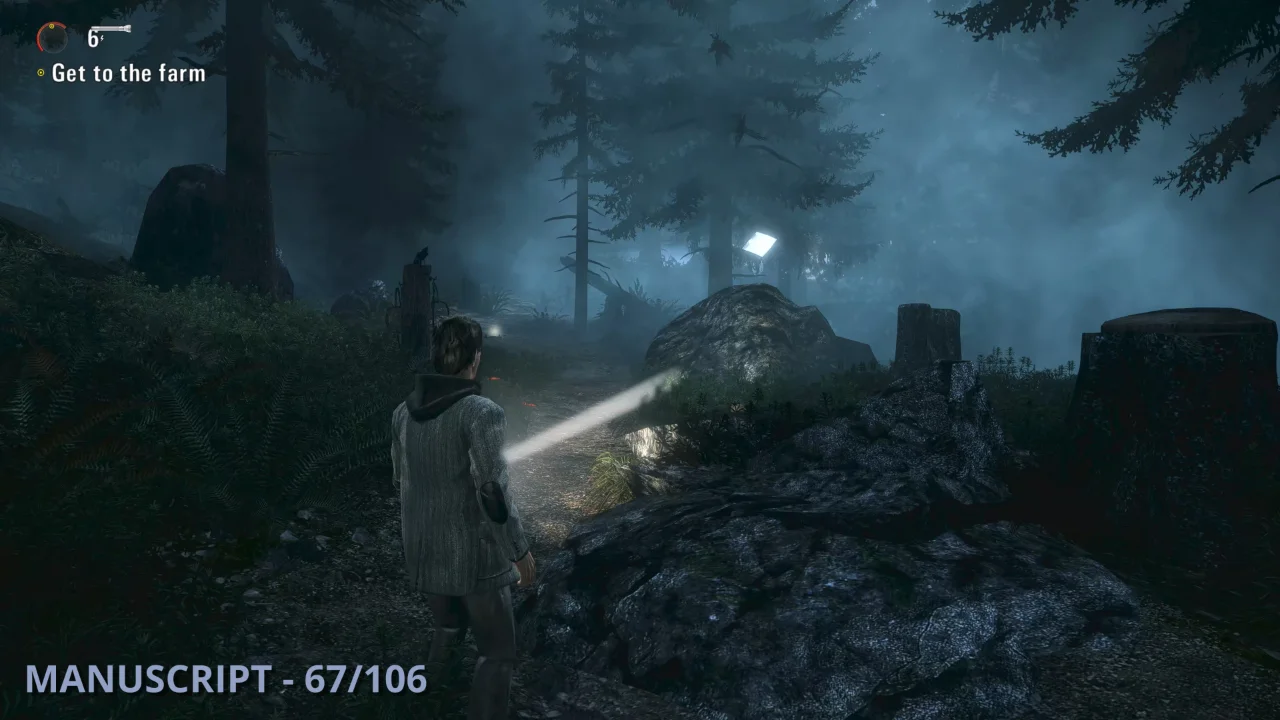Screen dimensions: 1280x720
Task: Click the small lightning symbol beside the 6
Action: 102,38
